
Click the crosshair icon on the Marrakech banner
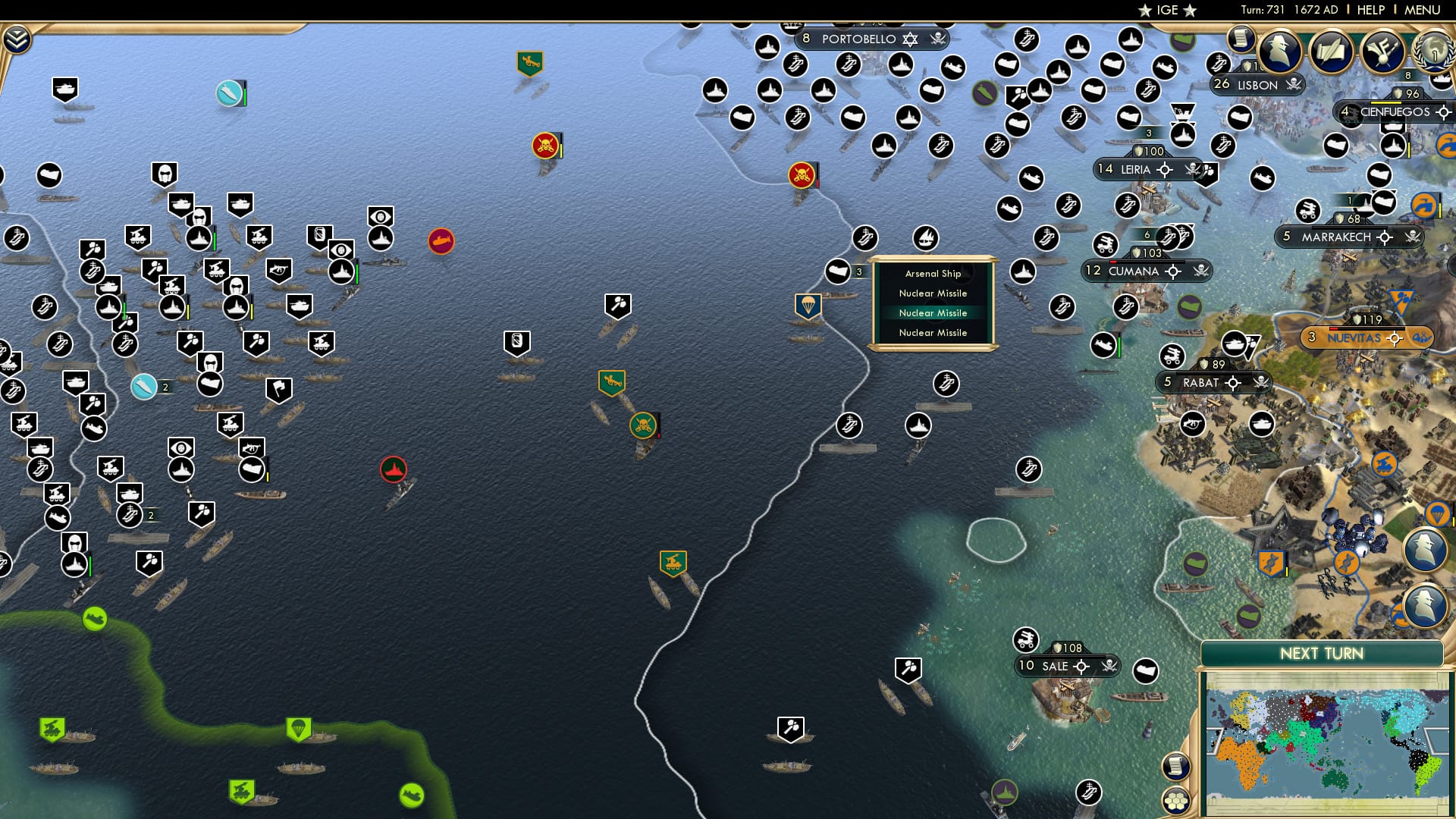pyautogui.click(x=1385, y=237)
